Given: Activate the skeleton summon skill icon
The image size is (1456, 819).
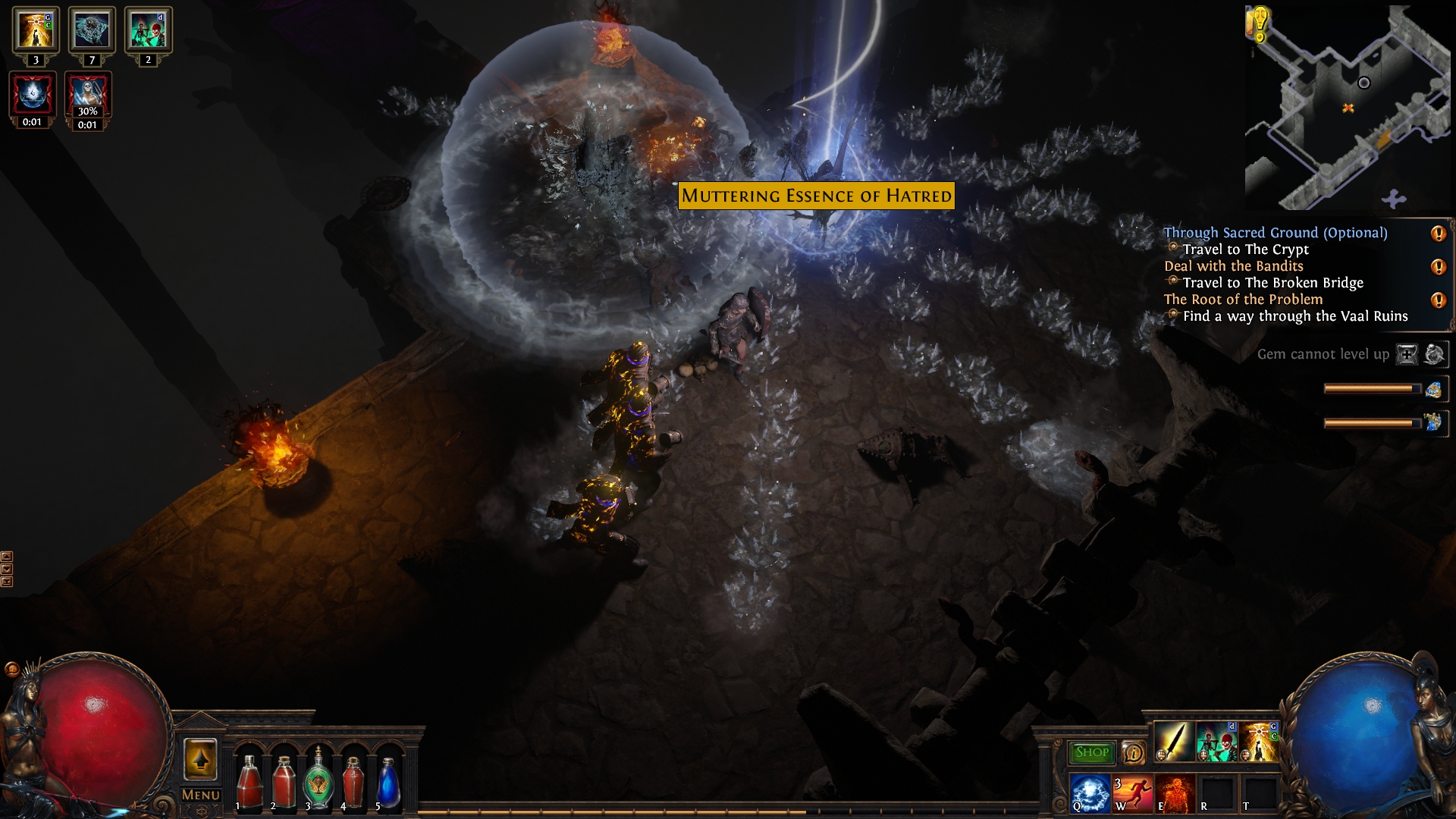Looking at the screenshot, I should click(x=1216, y=742).
